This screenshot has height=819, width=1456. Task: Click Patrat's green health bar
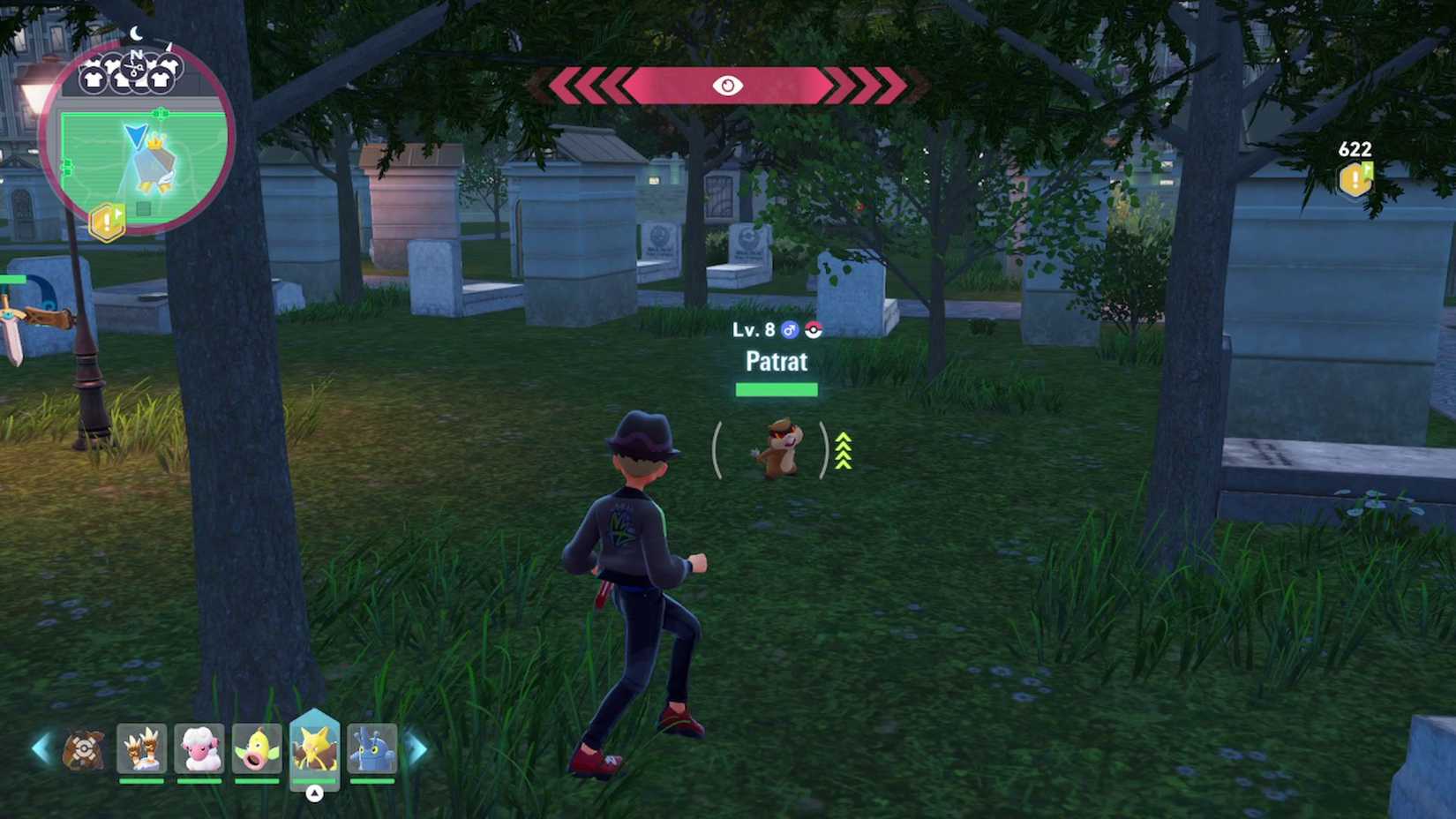tap(775, 388)
